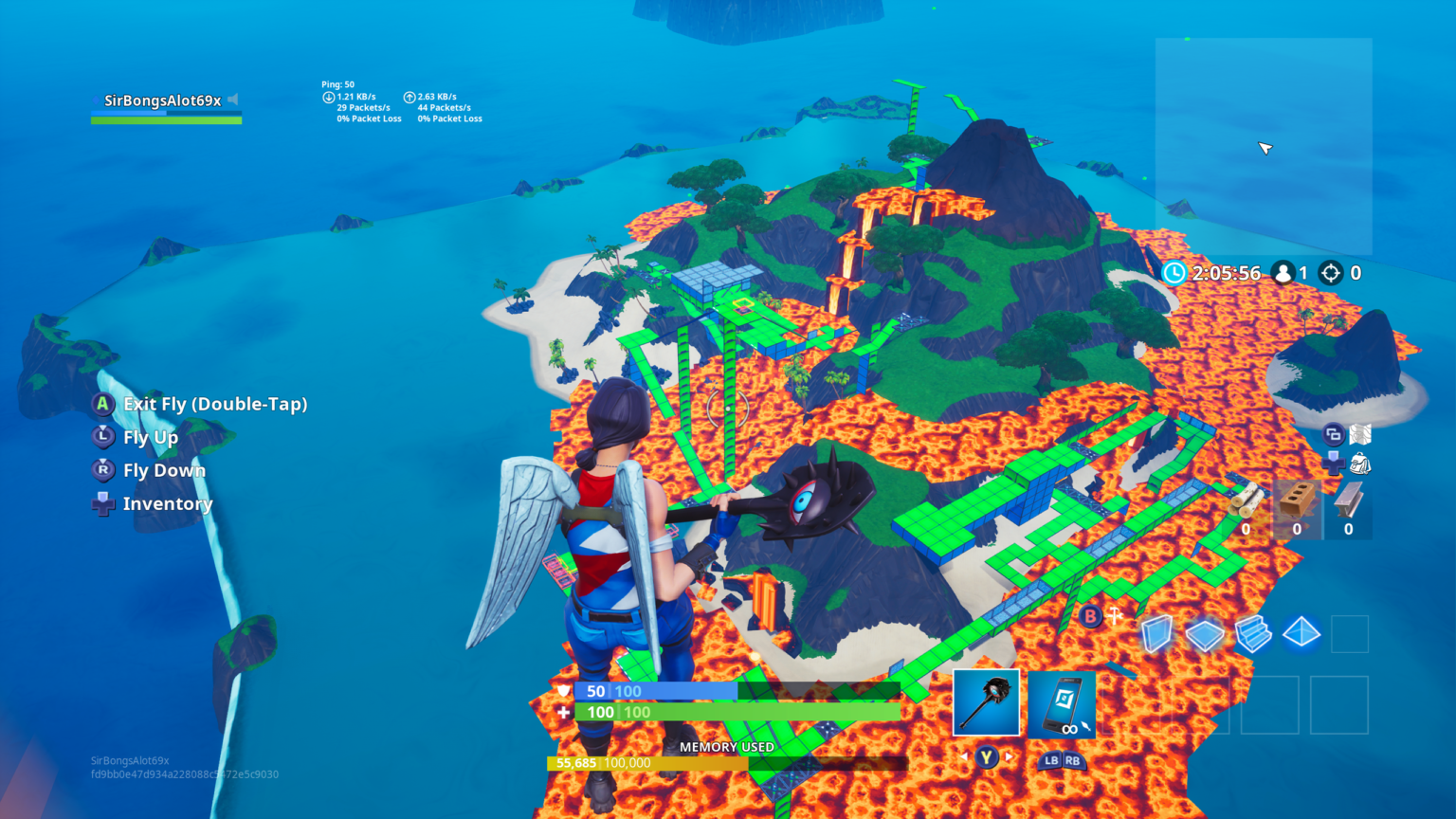Select the pickaxe in the hotbar
The width and height of the screenshot is (1456, 819).
[x=985, y=703]
